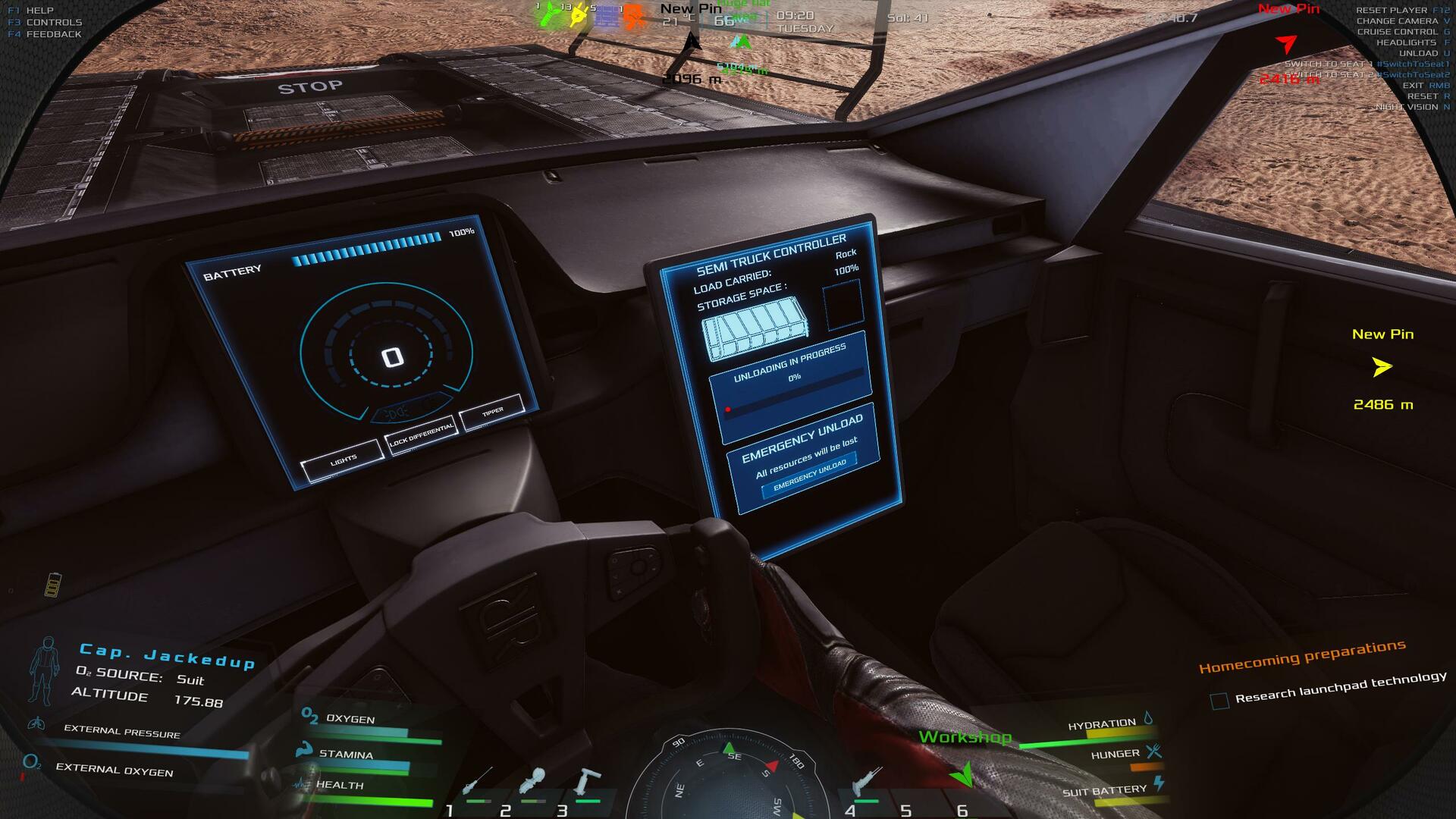This screenshot has width=1456, height=819.
Task: Click the orange resource icon
Action: [634, 17]
